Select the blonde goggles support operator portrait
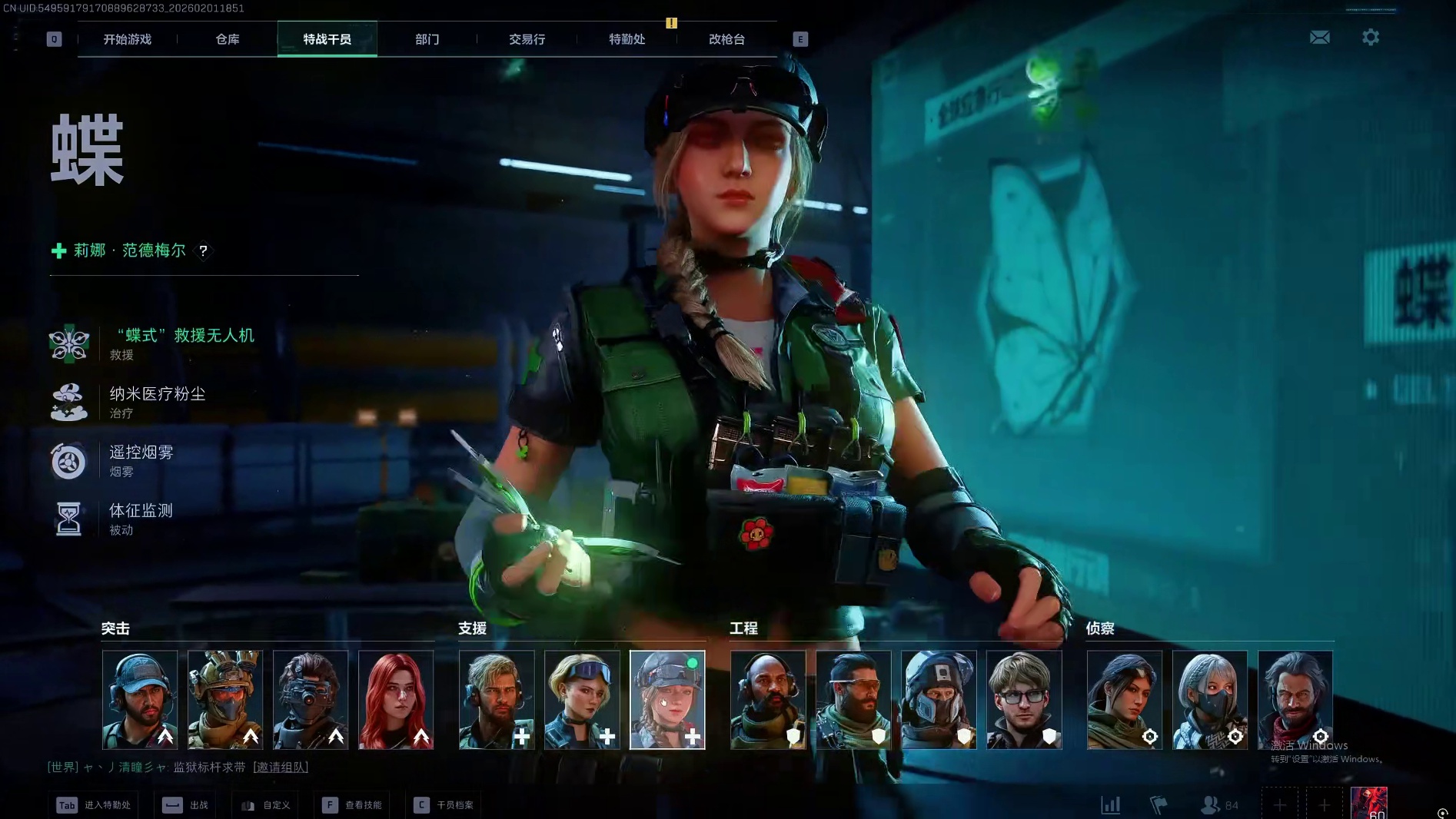This screenshot has width=1456, height=819. pyautogui.click(x=582, y=700)
